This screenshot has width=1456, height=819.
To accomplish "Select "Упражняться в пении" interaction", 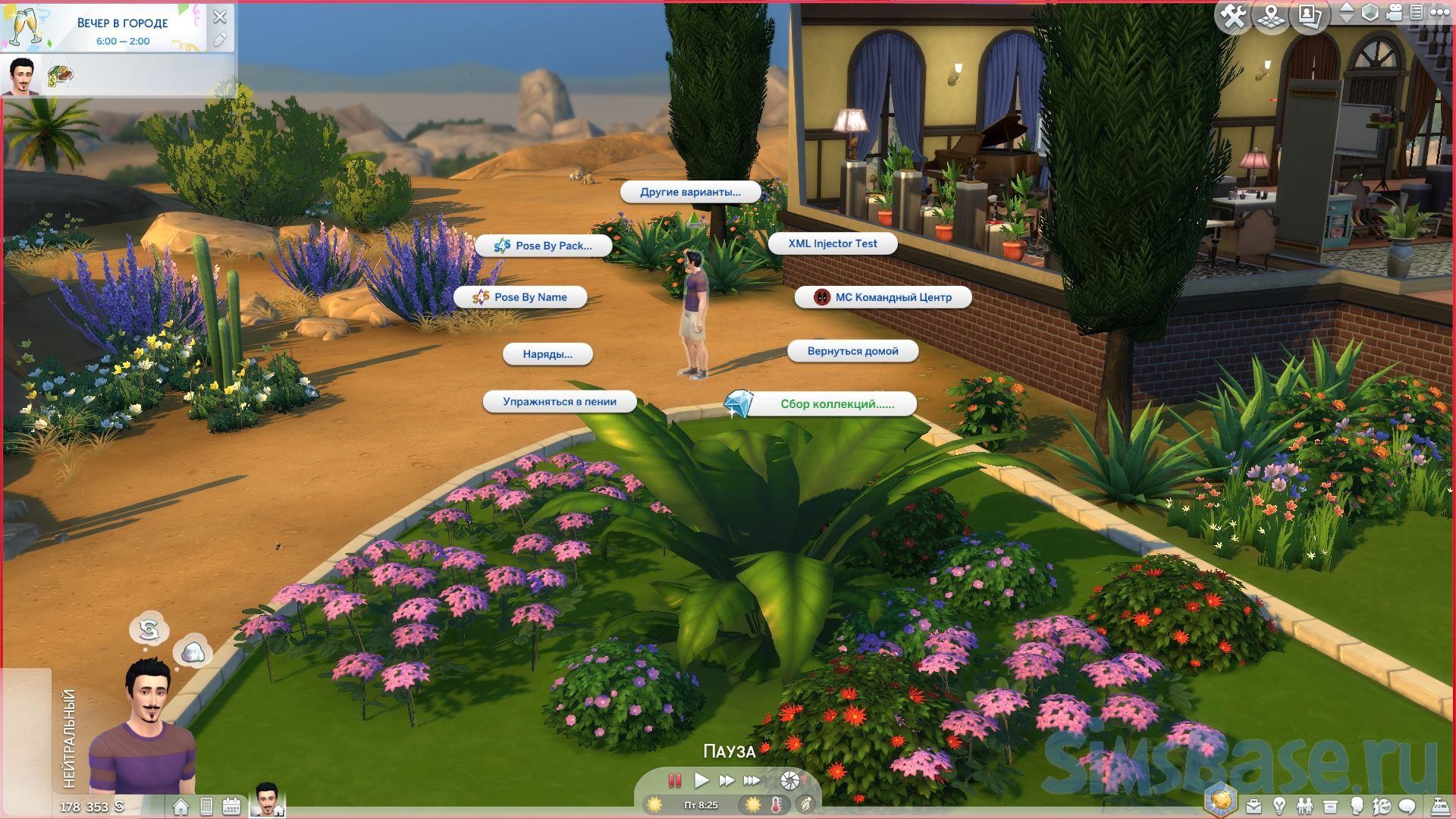I will (559, 402).
